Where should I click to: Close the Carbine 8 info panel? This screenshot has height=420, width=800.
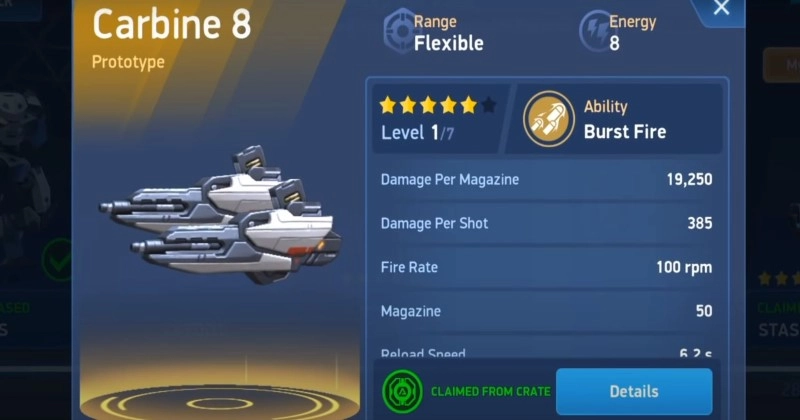pos(721,10)
